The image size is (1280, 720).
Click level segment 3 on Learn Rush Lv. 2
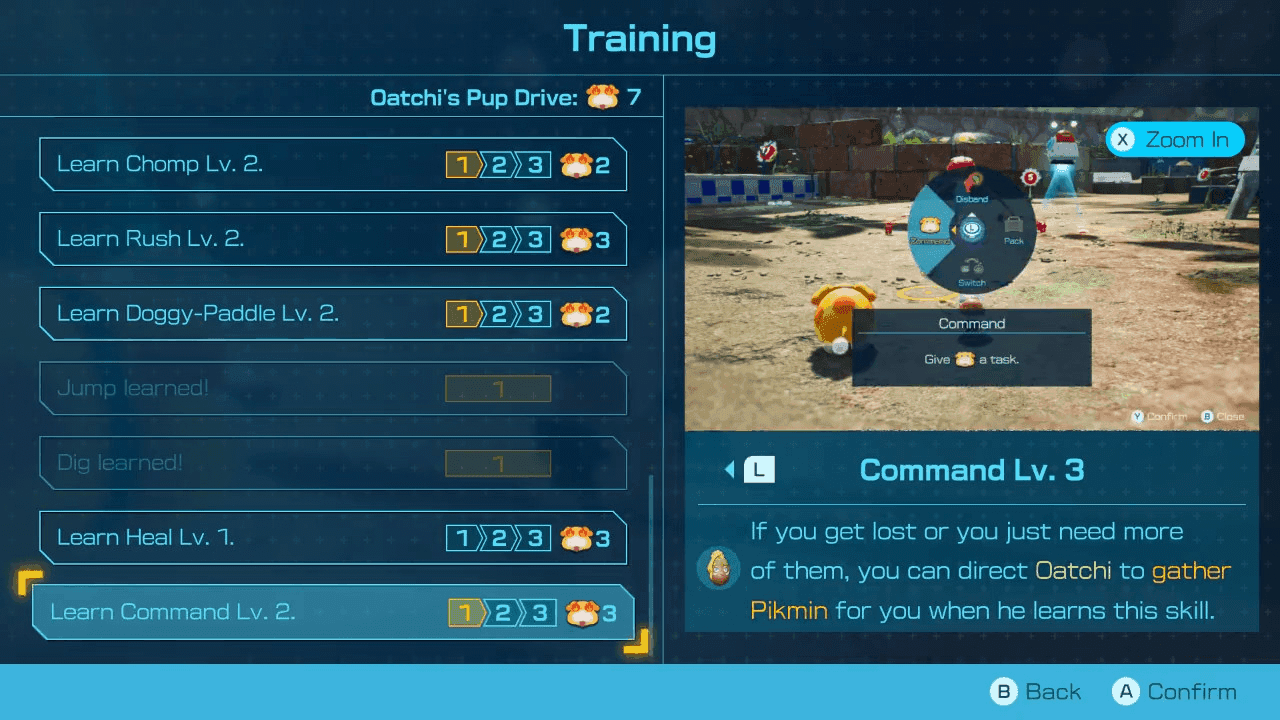538,238
